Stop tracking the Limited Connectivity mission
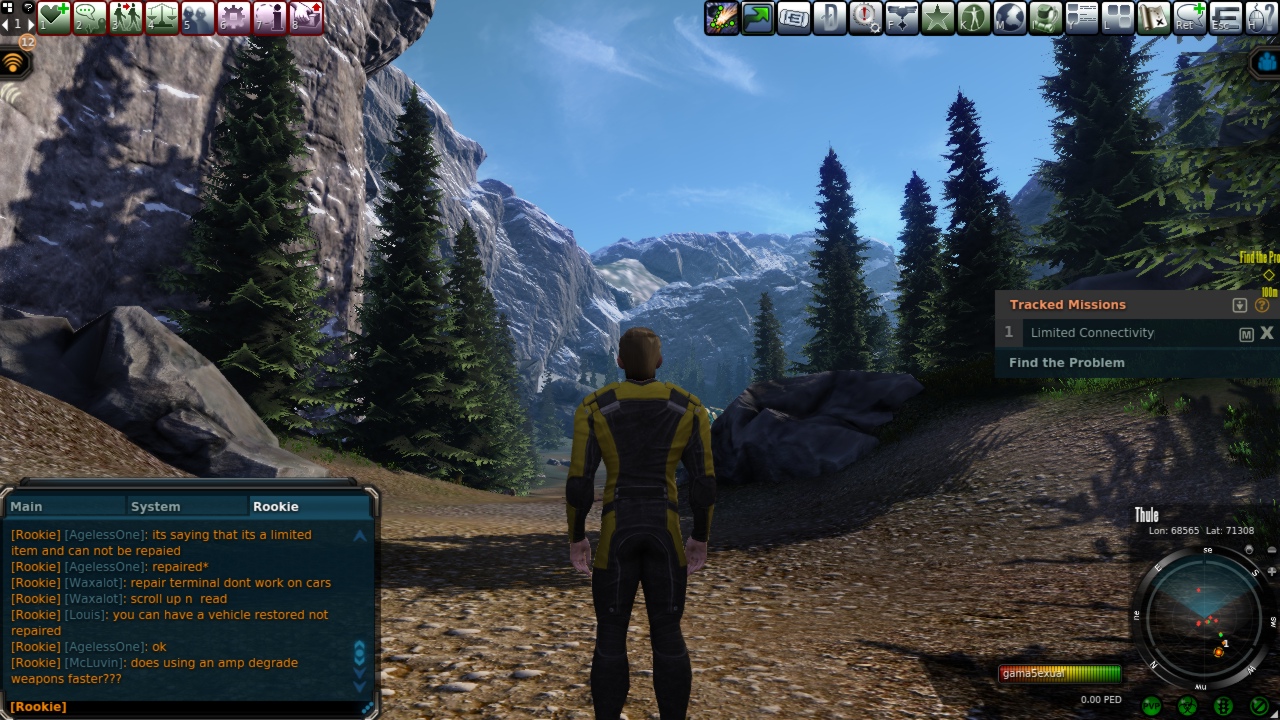Viewport: 1280px width, 720px height. 1266,333
